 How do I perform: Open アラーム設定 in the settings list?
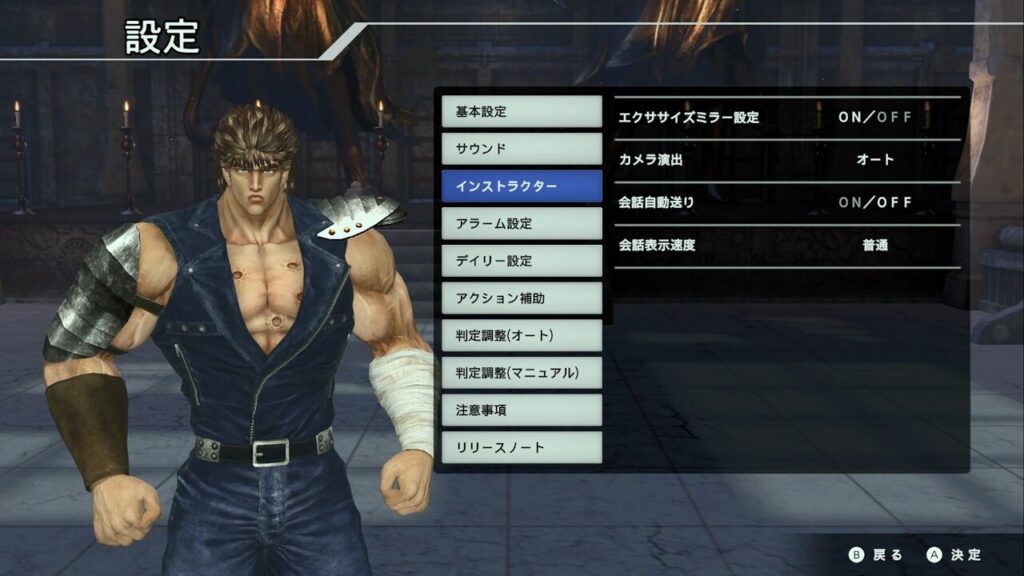coord(521,223)
